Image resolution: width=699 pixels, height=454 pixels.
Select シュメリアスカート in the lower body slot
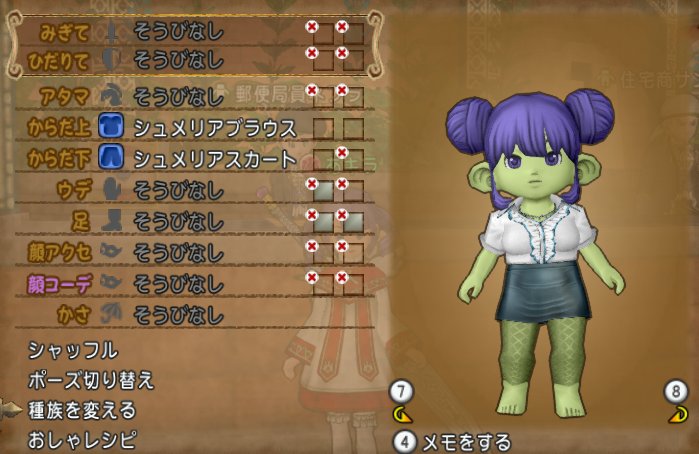(215, 158)
